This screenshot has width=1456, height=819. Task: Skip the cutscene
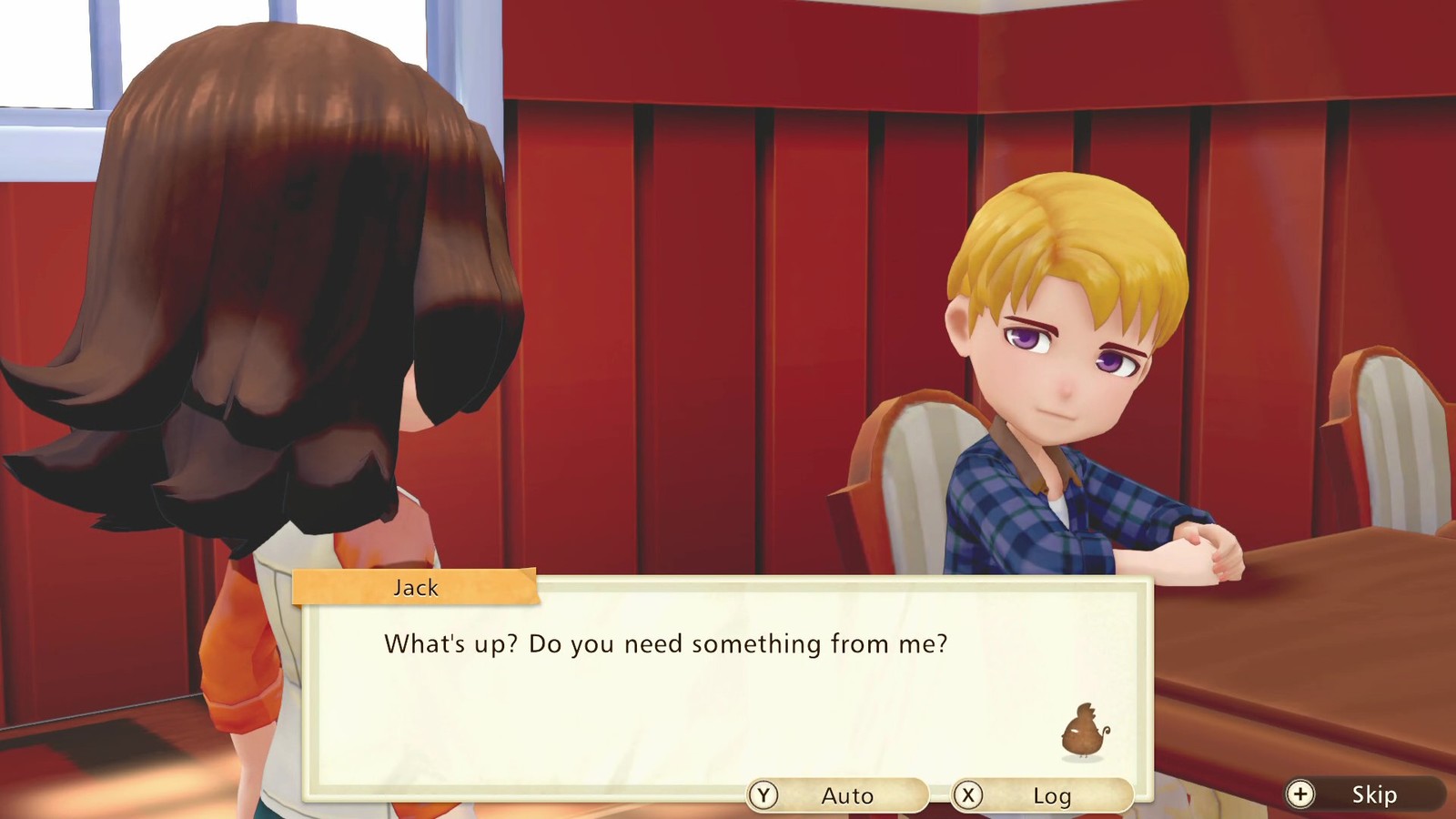(1364, 794)
